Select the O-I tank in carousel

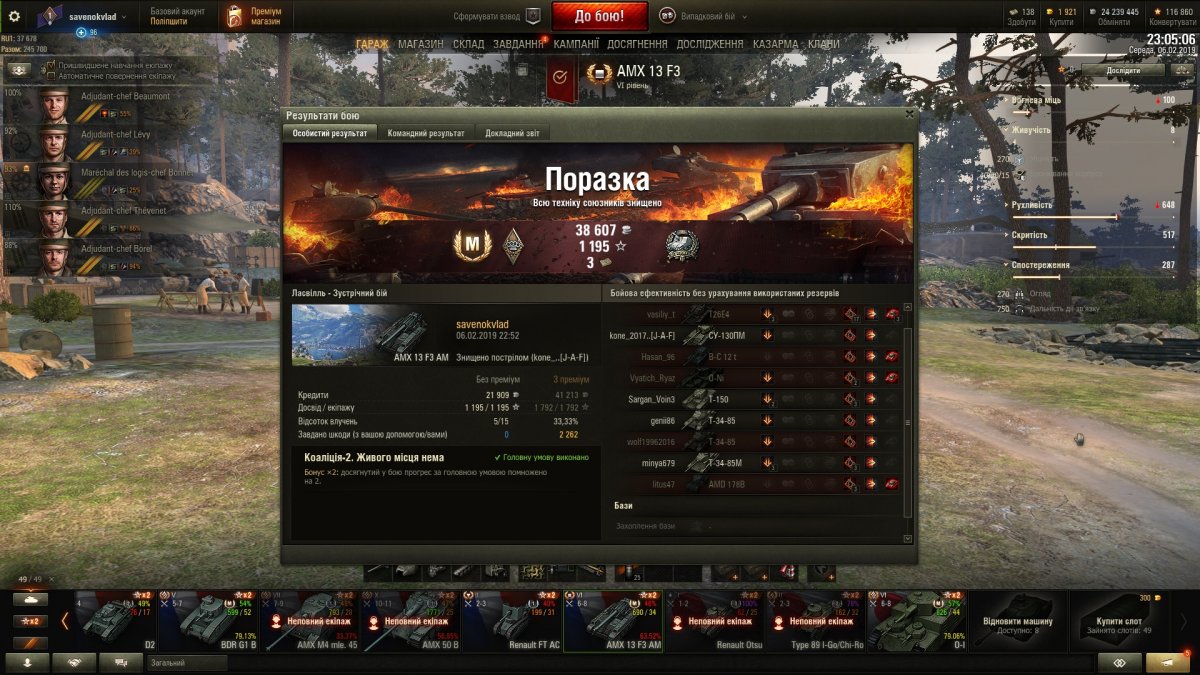click(916, 620)
